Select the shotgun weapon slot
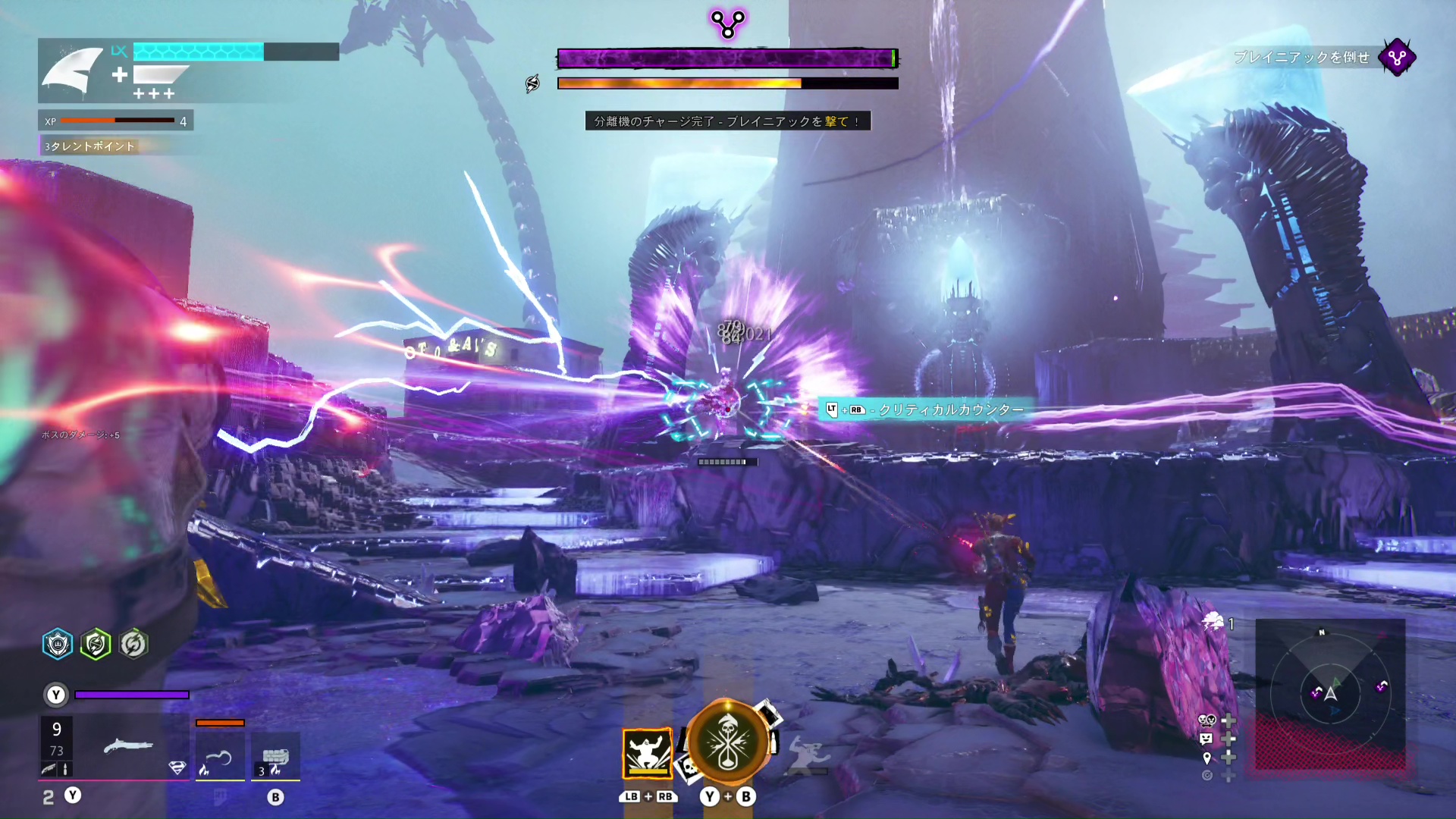 point(127,748)
